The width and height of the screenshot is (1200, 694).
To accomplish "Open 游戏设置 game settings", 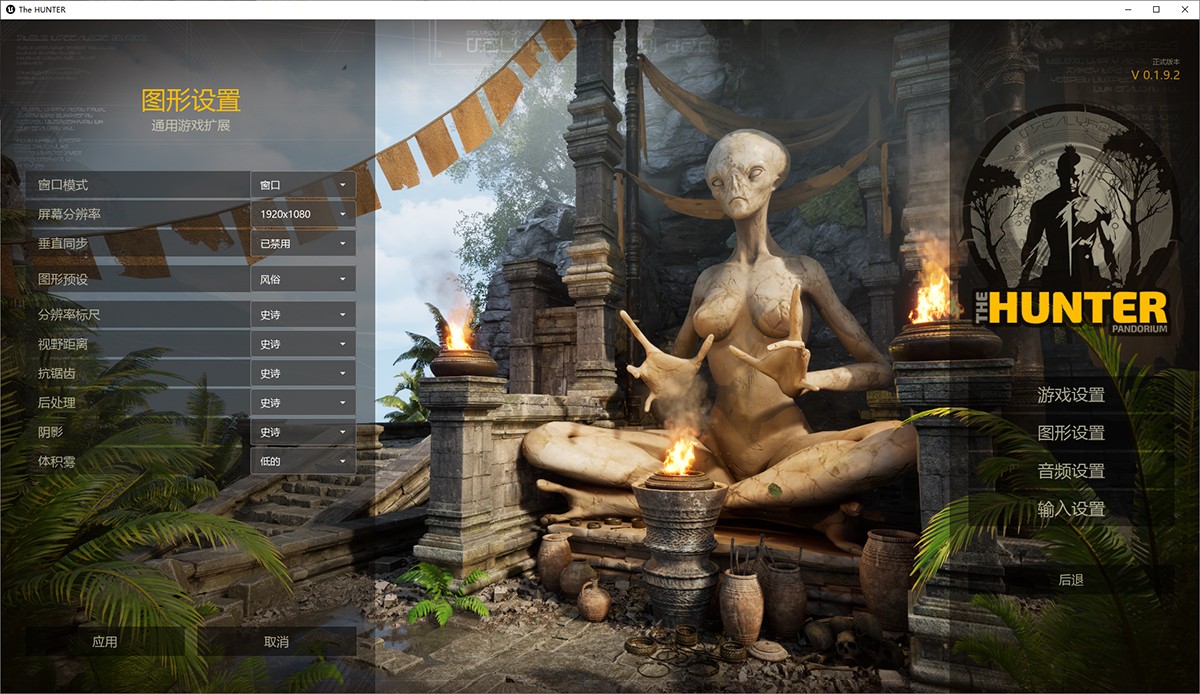I will point(1071,395).
